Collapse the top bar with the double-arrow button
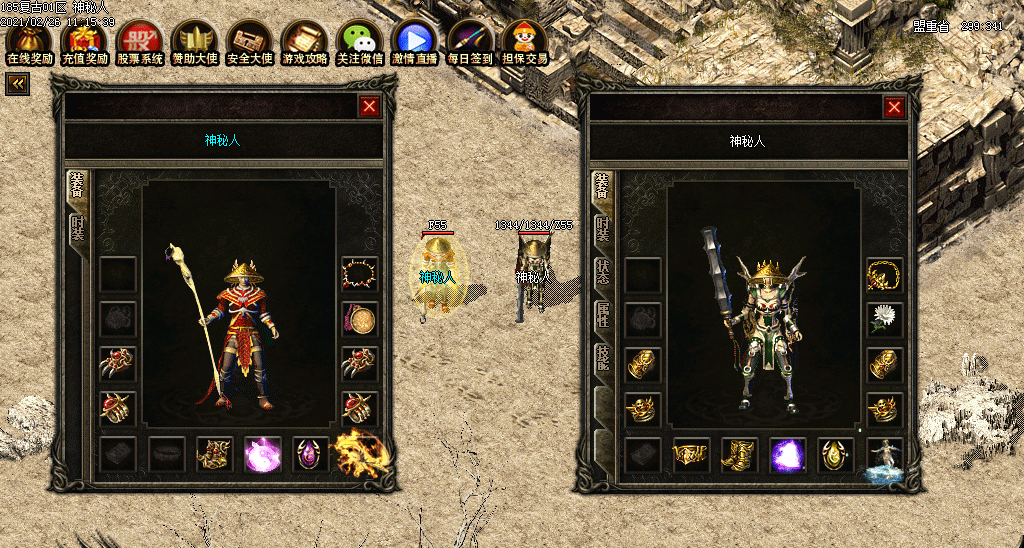This screenshot has height=548, width=1024. tap(17, 84)
